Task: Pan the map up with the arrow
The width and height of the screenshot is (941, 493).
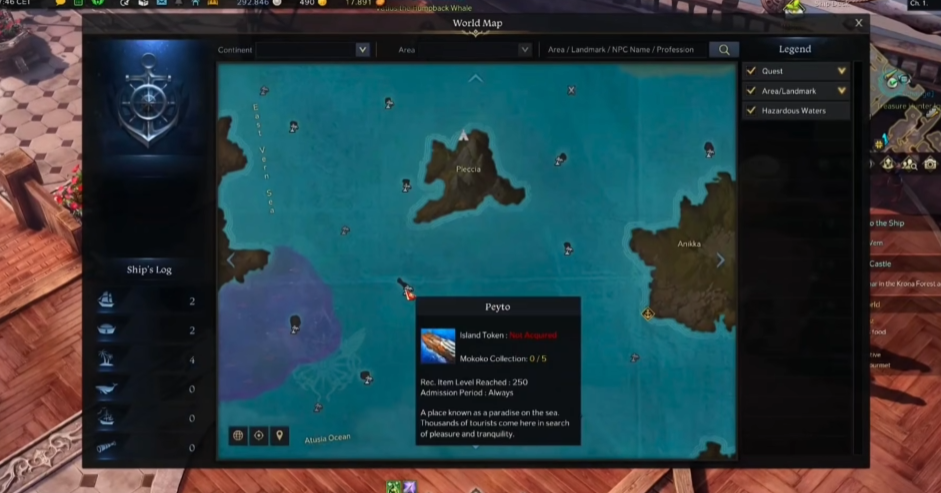Action: click(x=475, y=78)
